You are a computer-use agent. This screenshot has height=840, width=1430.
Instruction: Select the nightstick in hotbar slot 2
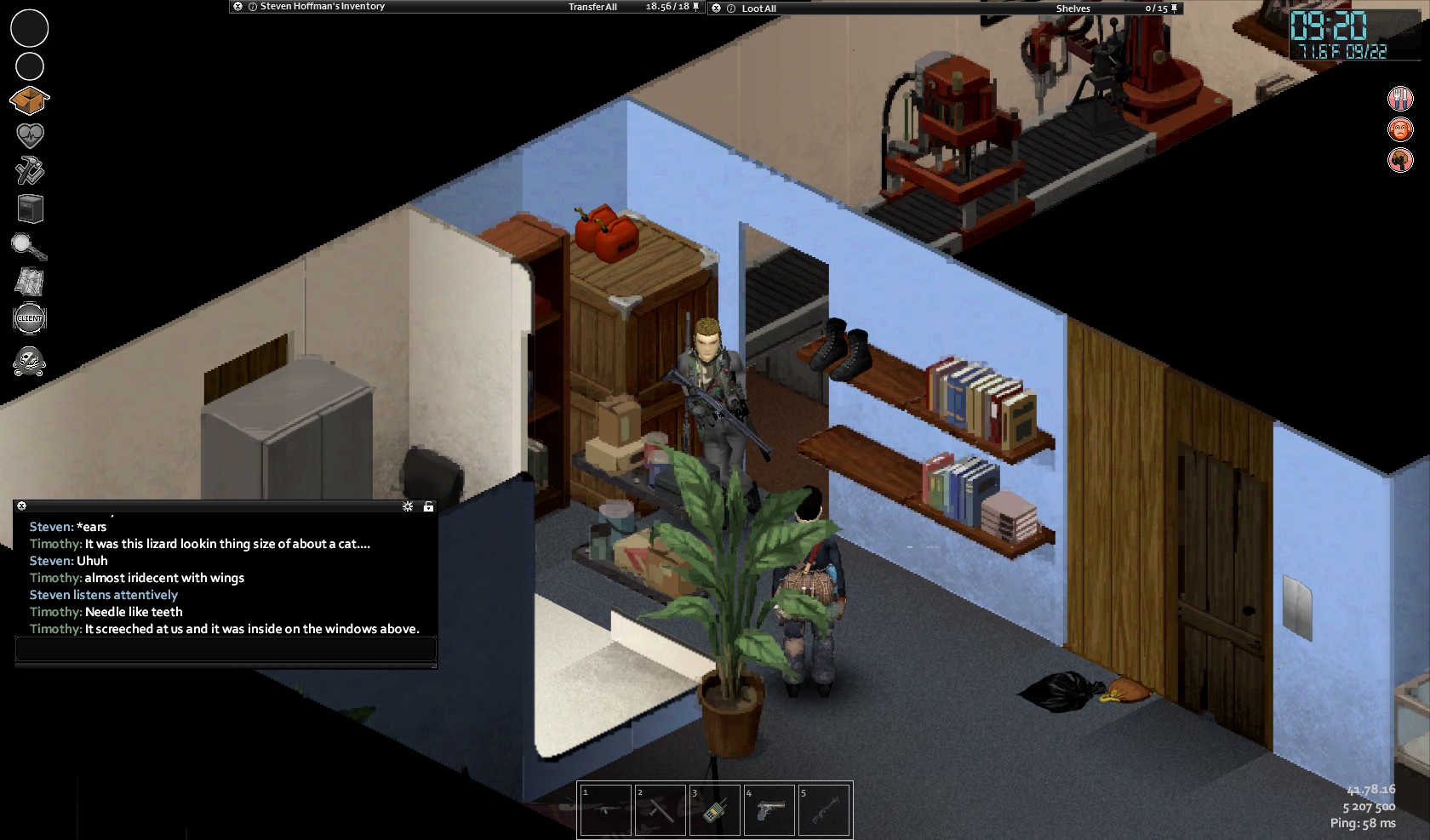(x=660, y=810)
